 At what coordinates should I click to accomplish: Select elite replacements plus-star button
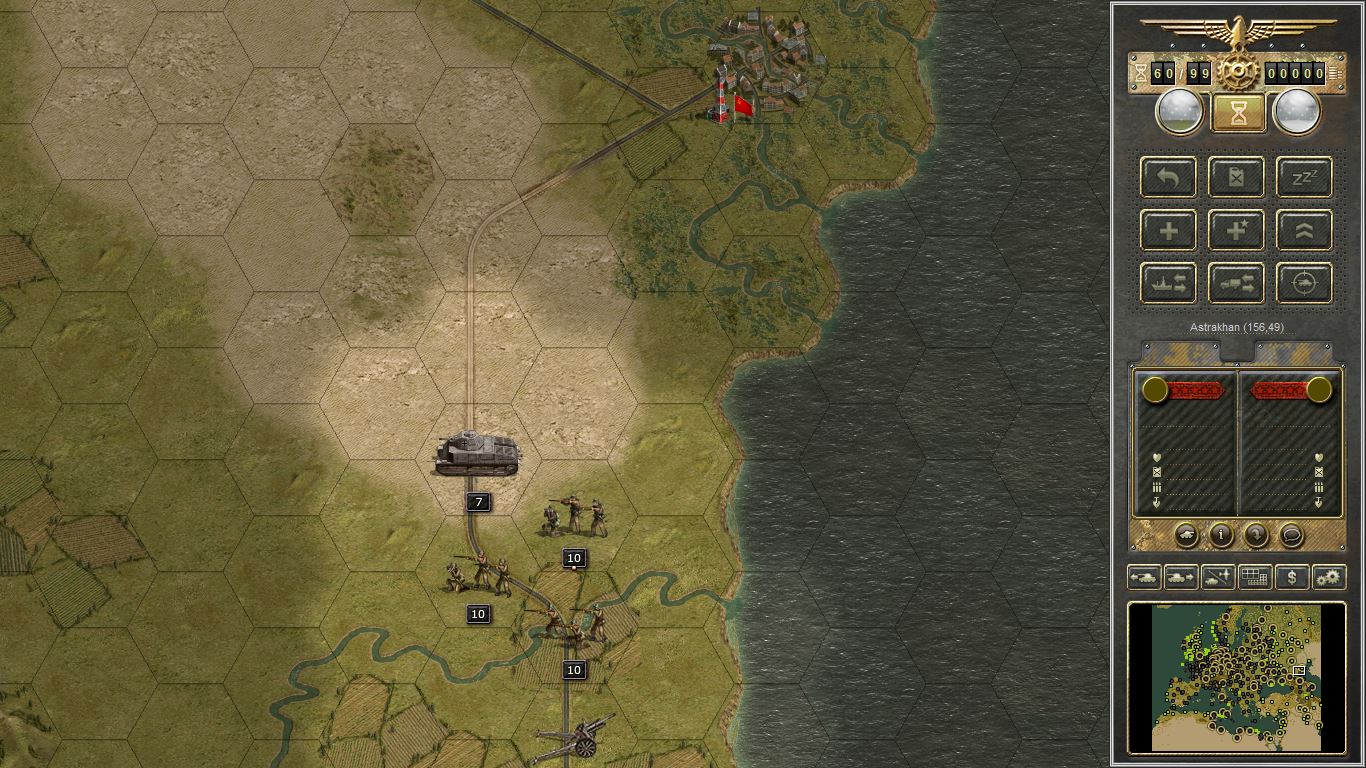tap(1237, 231)
